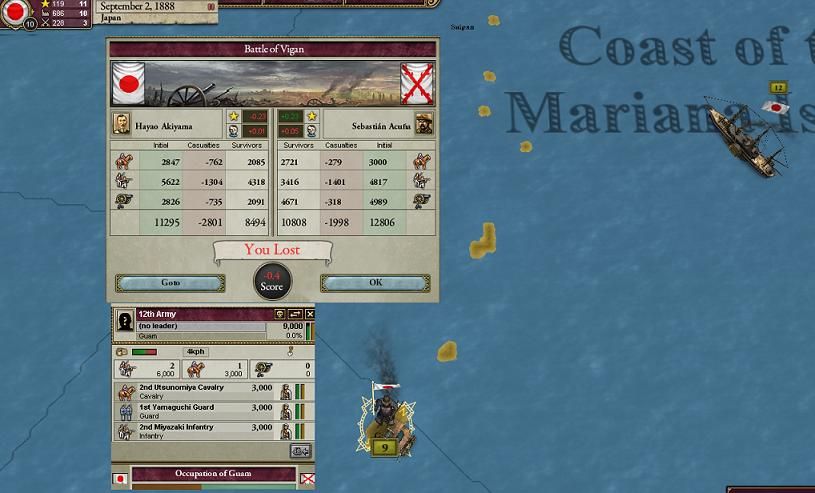Disband the 12th Army via skull icon
Image resolution: width=815 pixels, height=493 pixels.
coord(281,314)
